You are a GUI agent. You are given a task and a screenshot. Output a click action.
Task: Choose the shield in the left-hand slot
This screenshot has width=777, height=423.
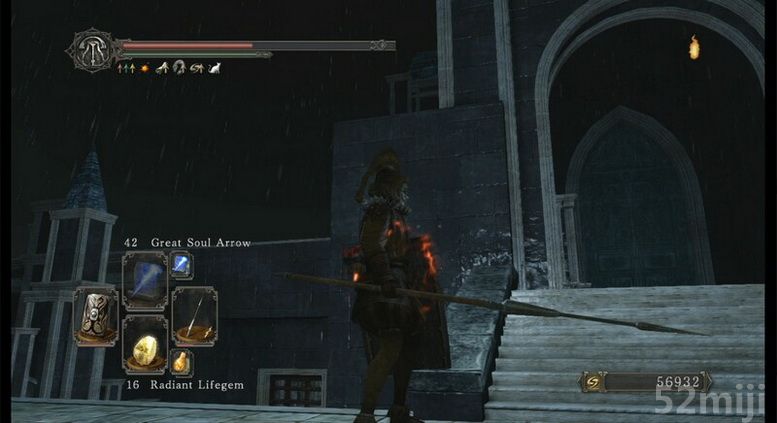[x=96, y=316]
